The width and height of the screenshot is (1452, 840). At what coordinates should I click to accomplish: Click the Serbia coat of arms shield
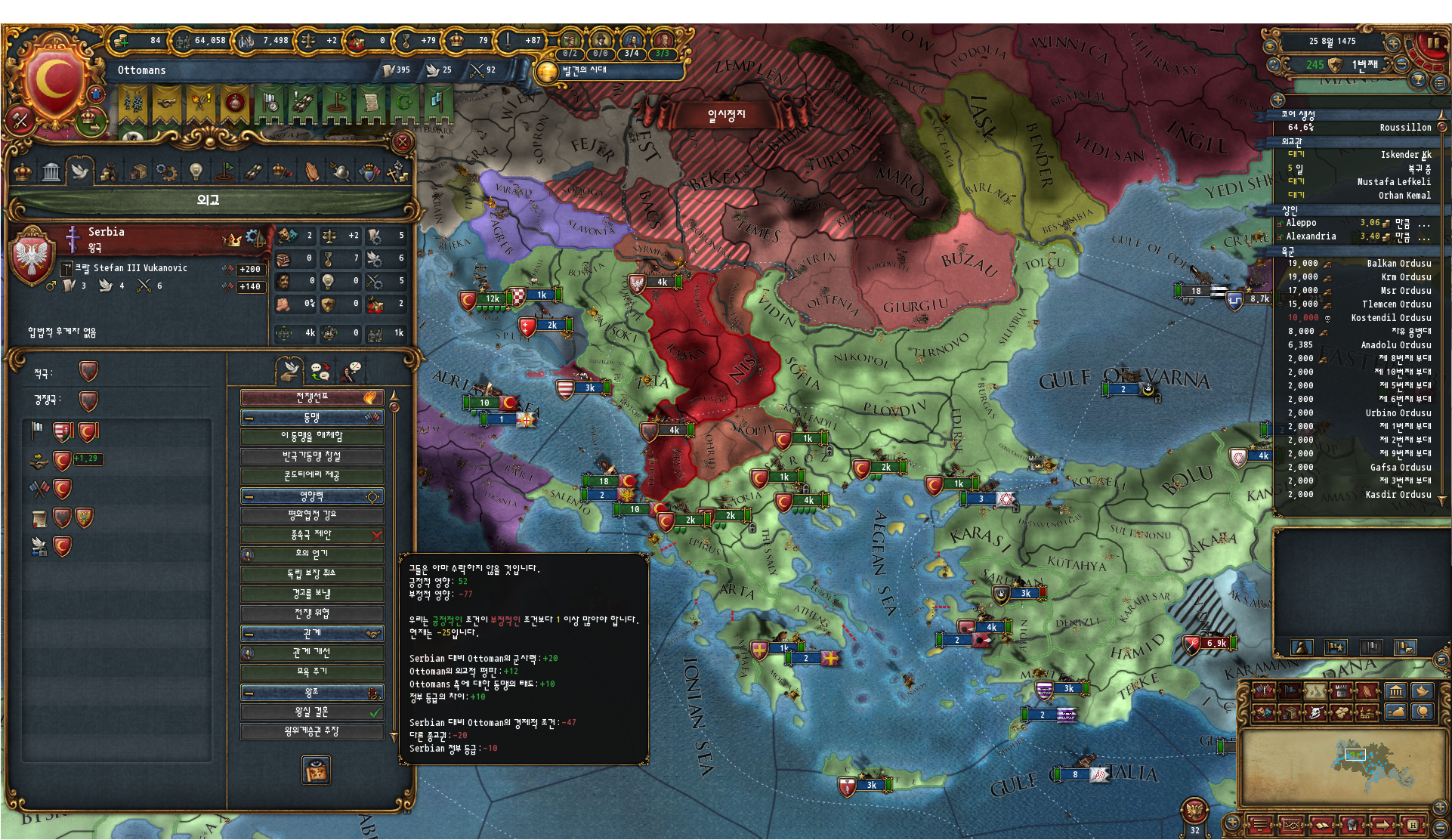(32, 258)
